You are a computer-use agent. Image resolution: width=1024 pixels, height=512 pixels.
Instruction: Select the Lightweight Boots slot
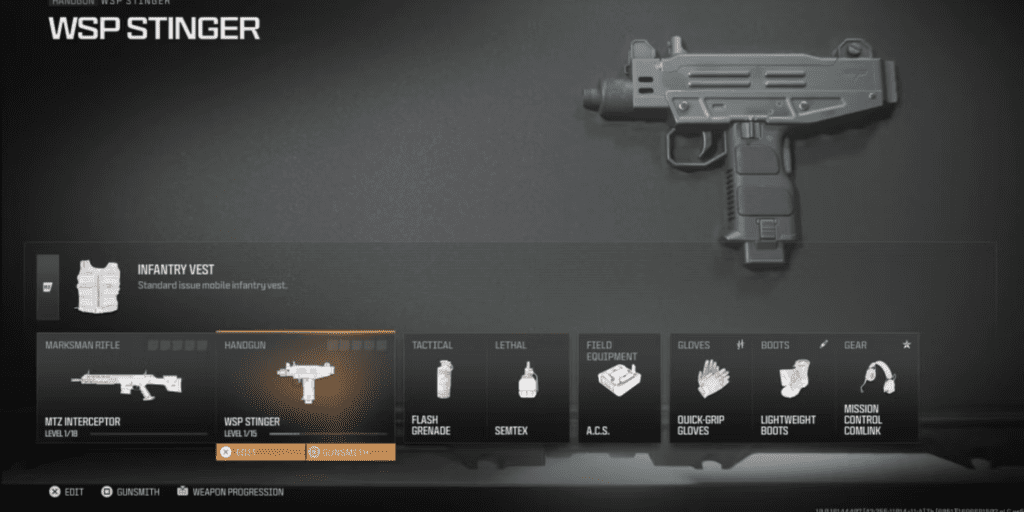point(794,387)
